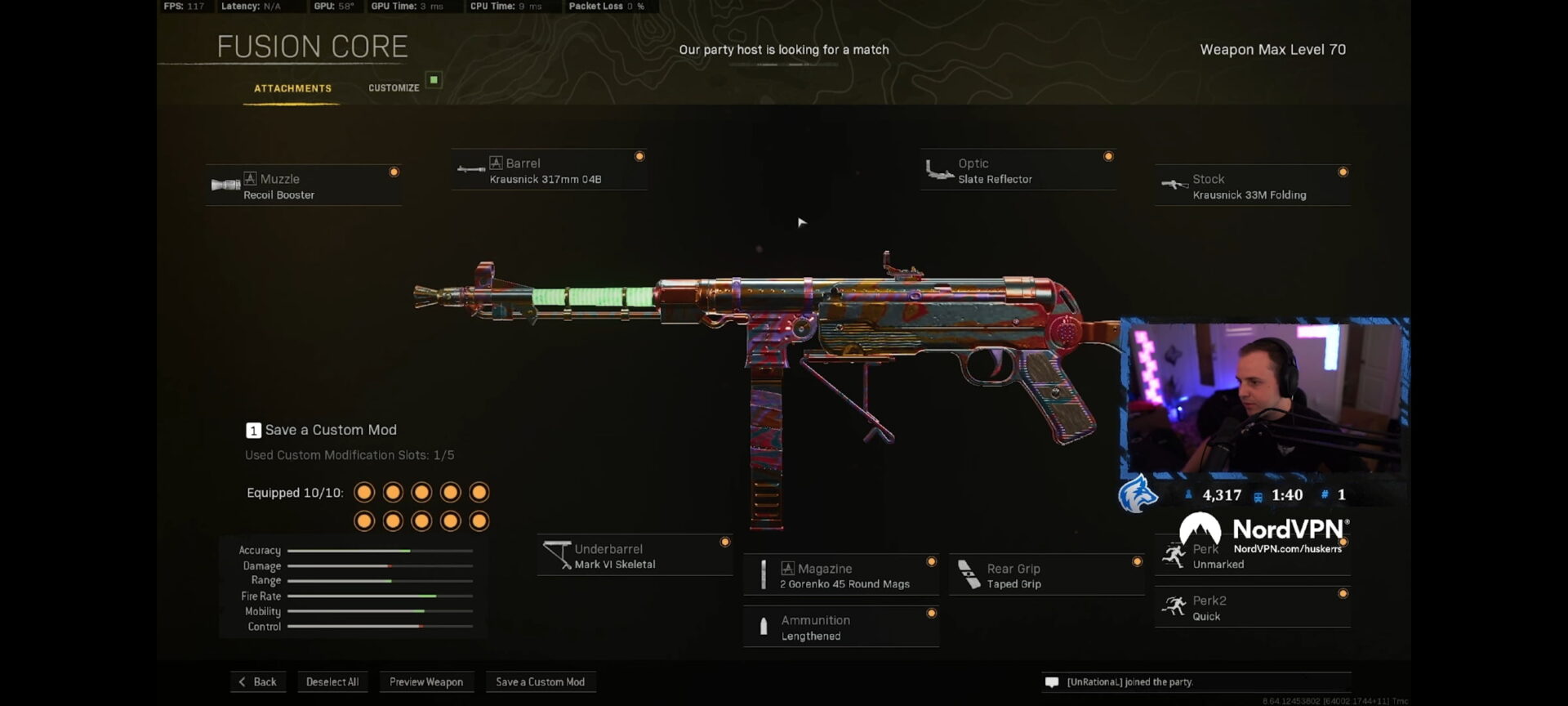Select the Muzzle Recoil Booster slot
Viewport: 1568px width, 706px height.
(x=303, y=186)
